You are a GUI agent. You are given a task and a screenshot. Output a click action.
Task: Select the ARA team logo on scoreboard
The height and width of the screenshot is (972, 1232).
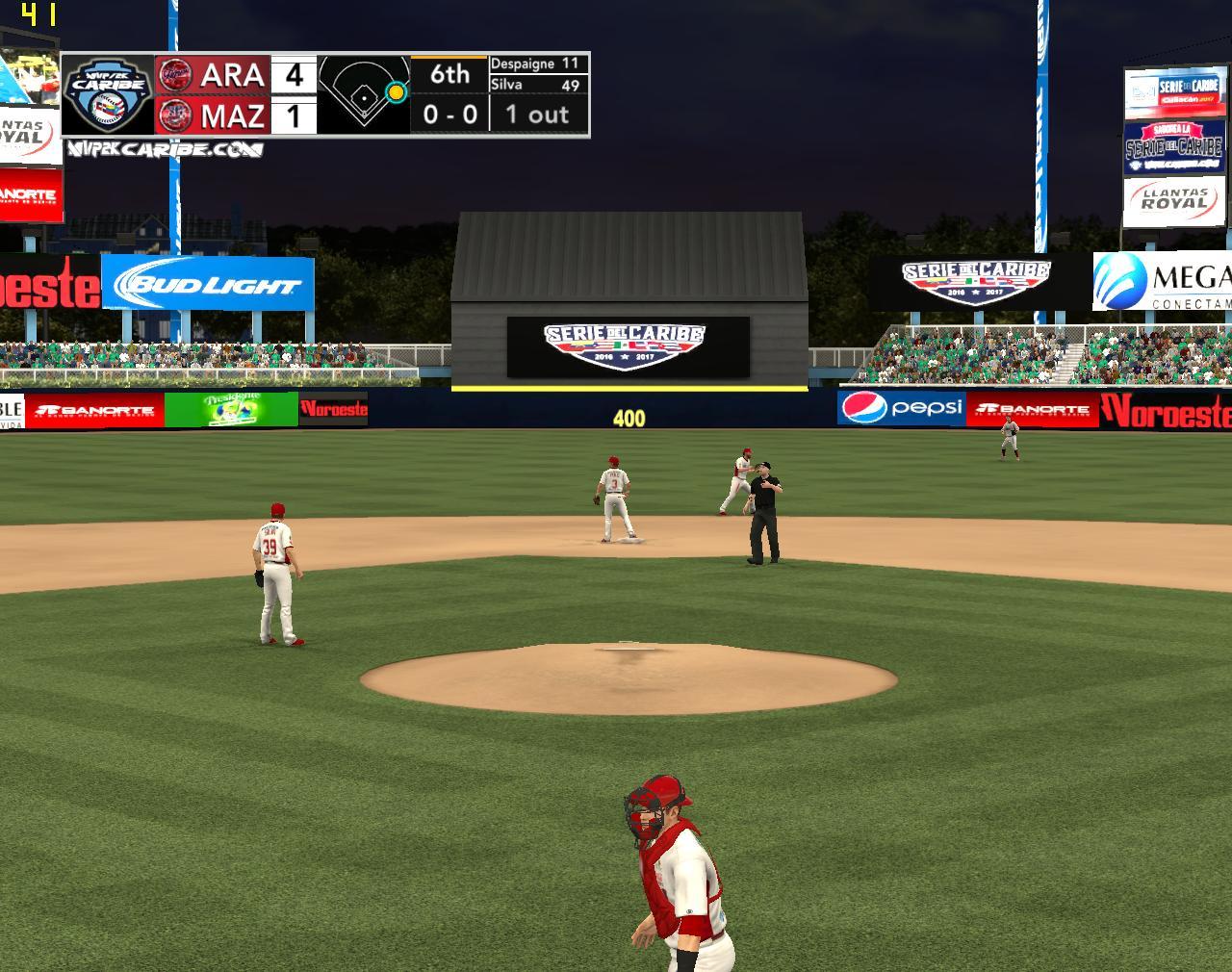click(x=175, y=74)
